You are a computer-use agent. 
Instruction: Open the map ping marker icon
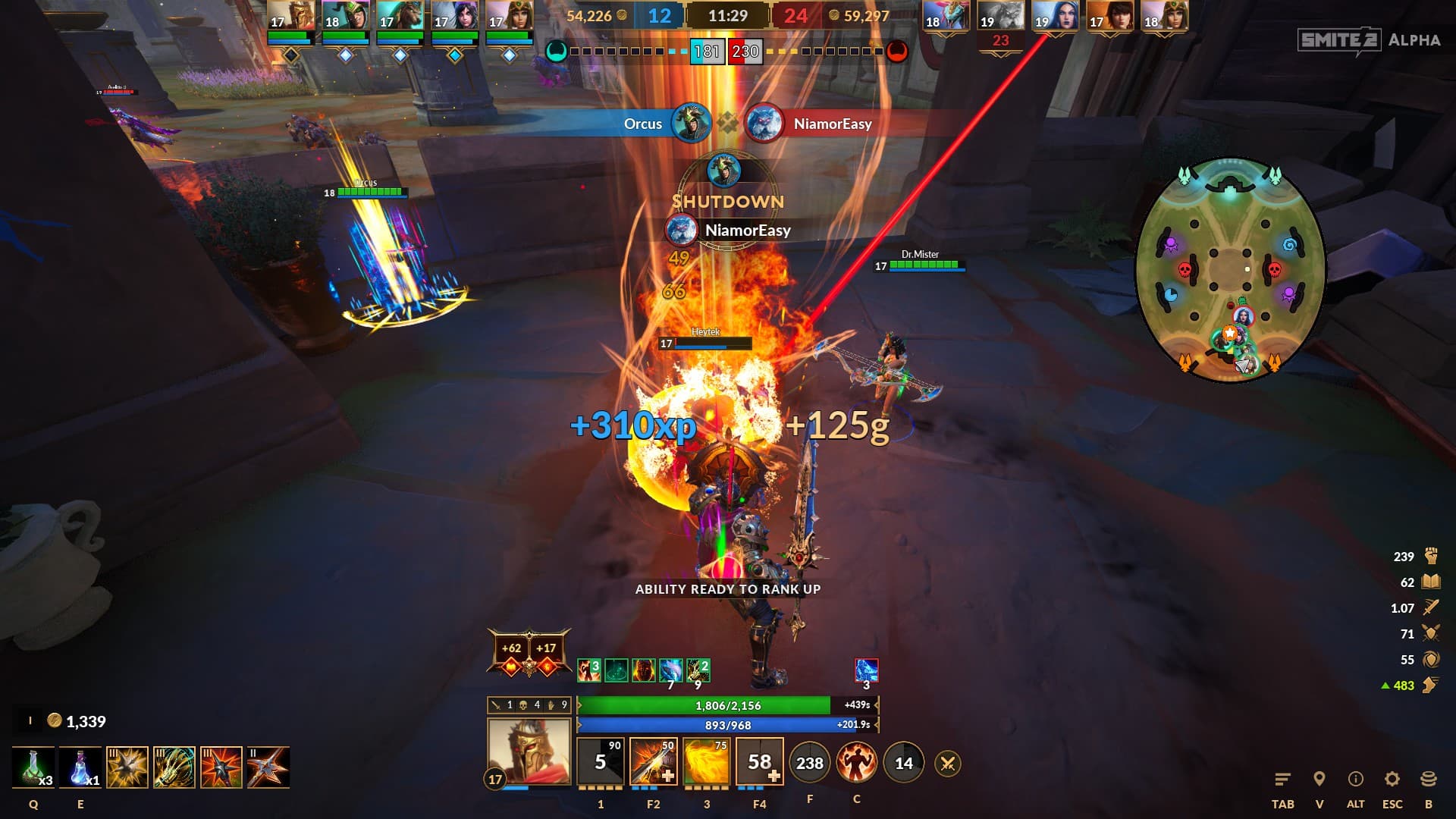click(1319, 780)
